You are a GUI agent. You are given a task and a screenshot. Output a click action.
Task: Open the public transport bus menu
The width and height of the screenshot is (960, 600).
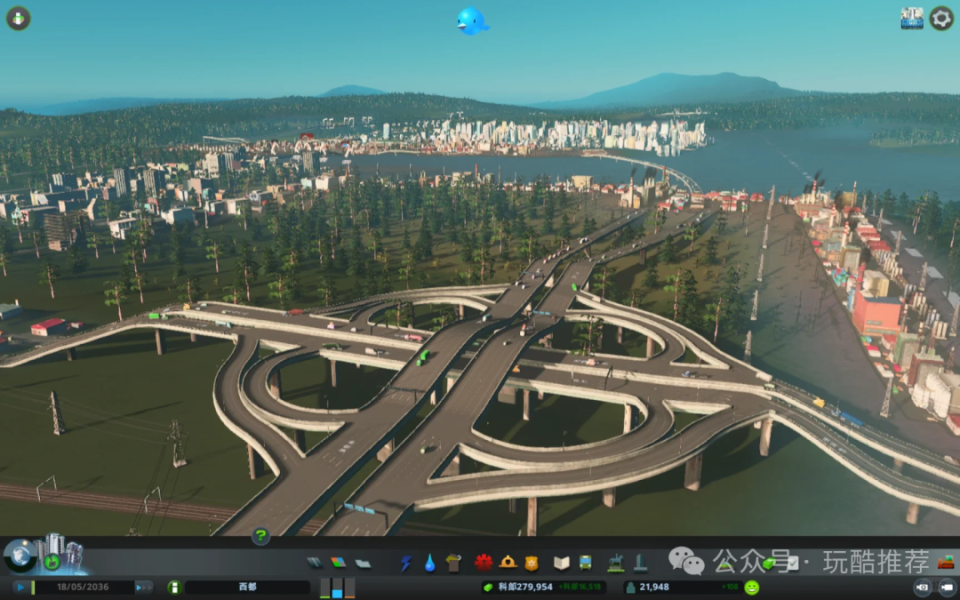click(585, 563)
